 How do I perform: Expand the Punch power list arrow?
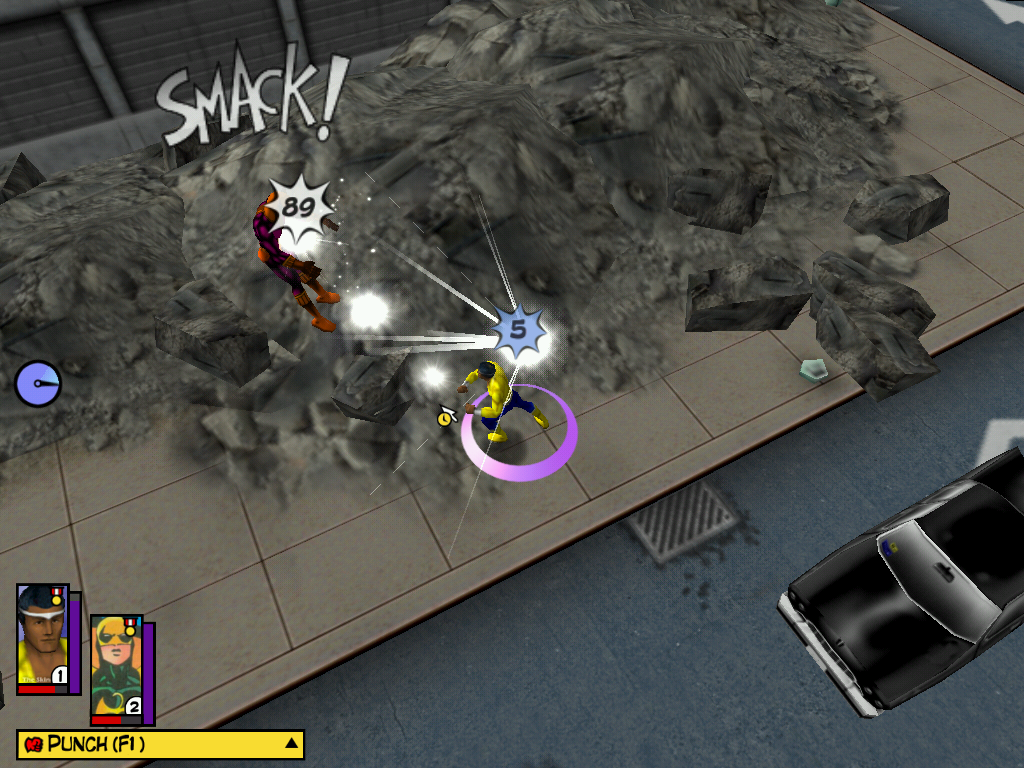click(291, 743)
